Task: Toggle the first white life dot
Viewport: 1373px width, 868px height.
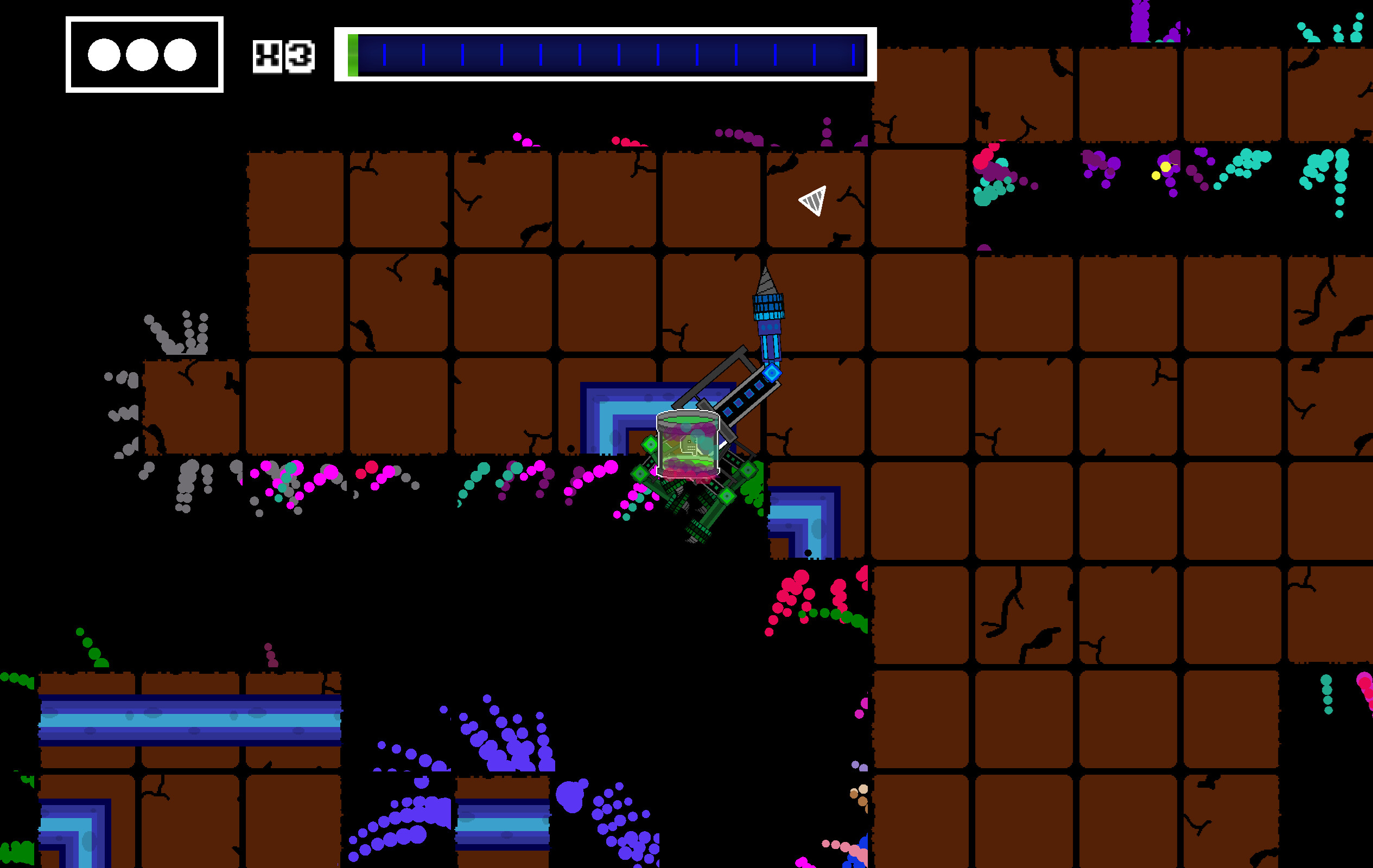Action: [105, 55]
